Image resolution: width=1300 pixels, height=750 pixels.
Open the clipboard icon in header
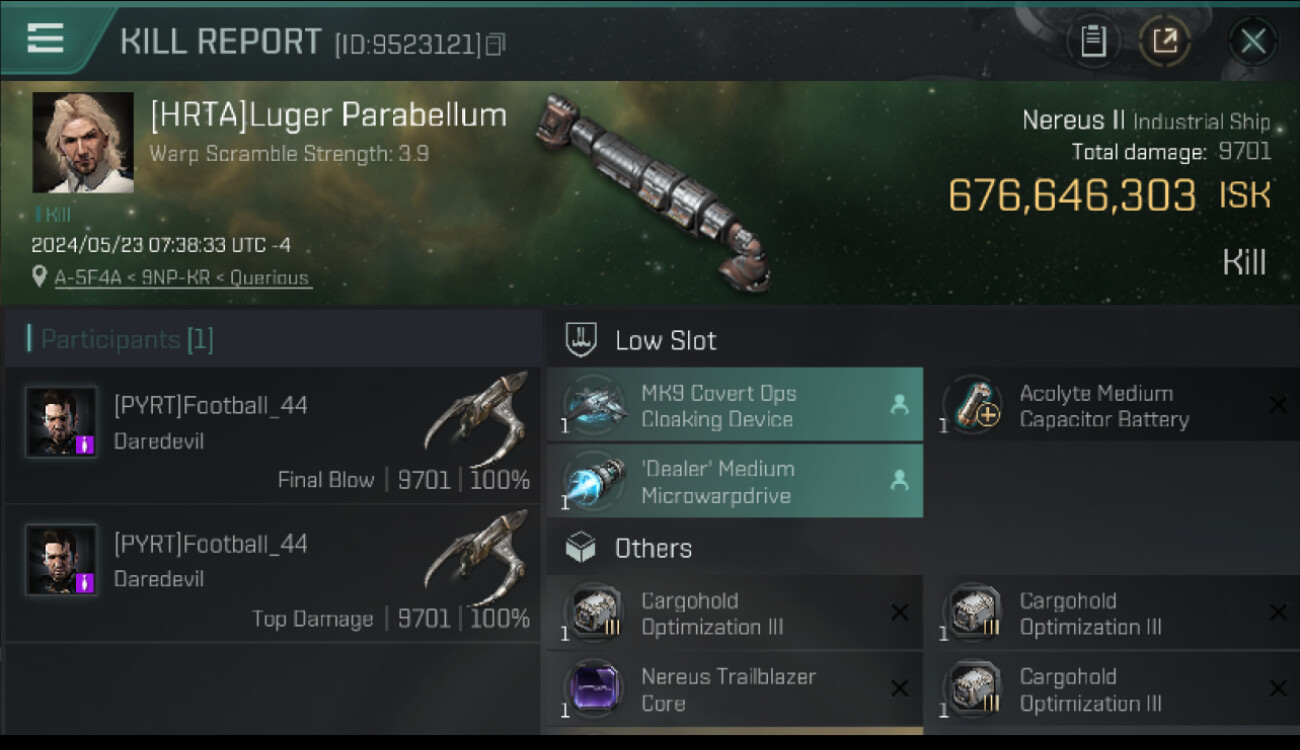click(x=1093, y=41)
